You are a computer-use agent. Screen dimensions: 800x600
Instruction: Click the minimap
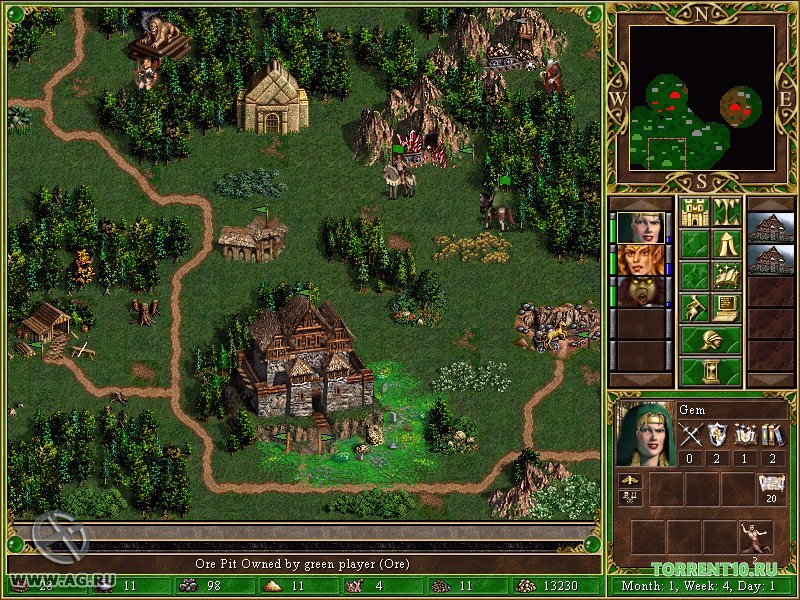702,98
